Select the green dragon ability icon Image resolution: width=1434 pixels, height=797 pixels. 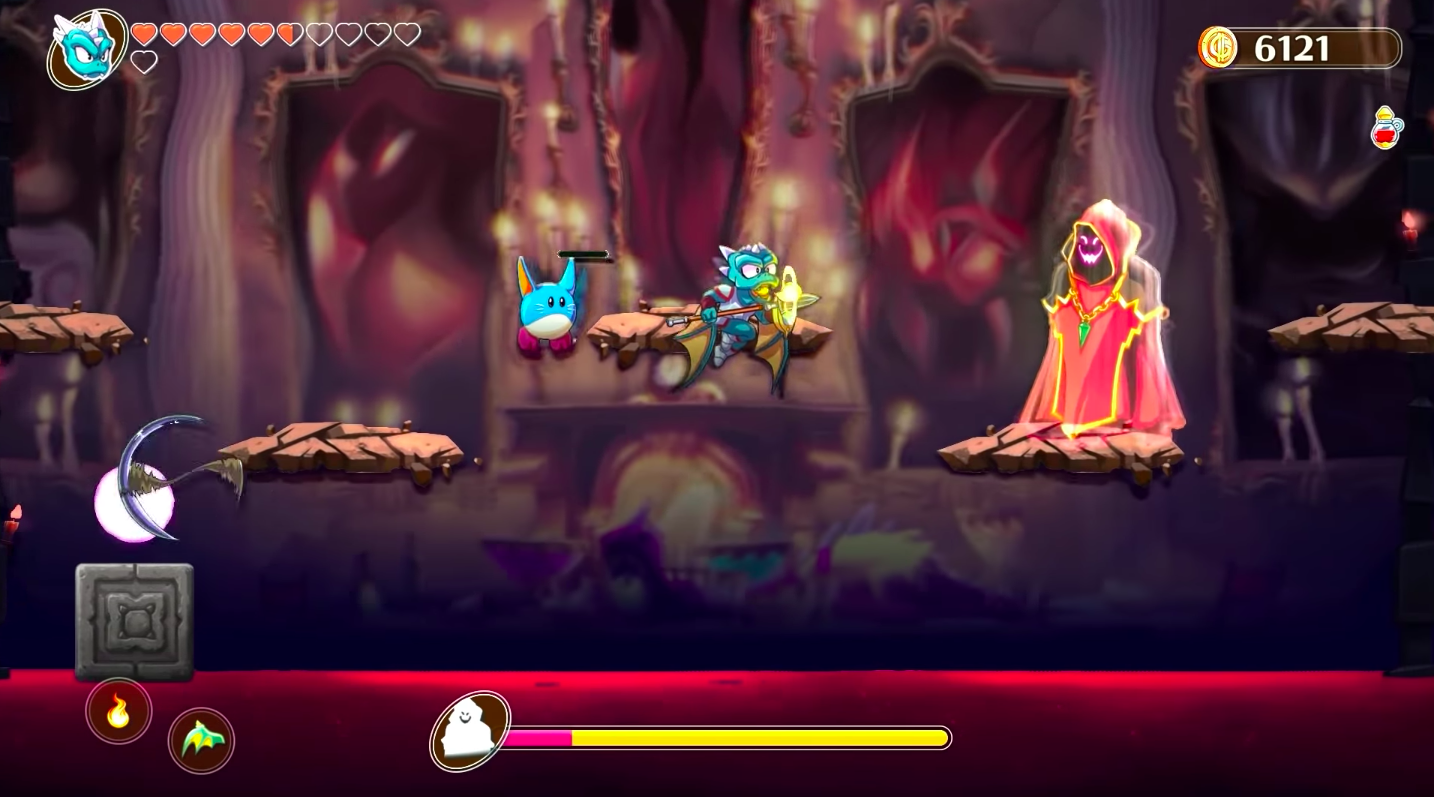point(201,741)
